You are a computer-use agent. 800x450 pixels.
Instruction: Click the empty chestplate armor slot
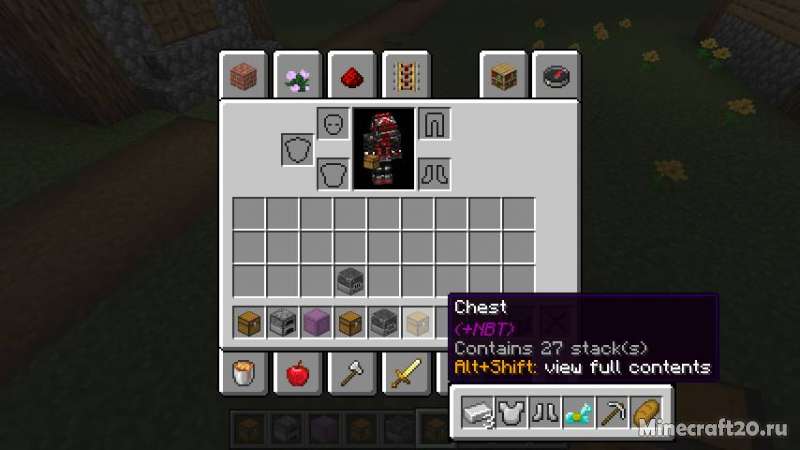pos(333,174)
